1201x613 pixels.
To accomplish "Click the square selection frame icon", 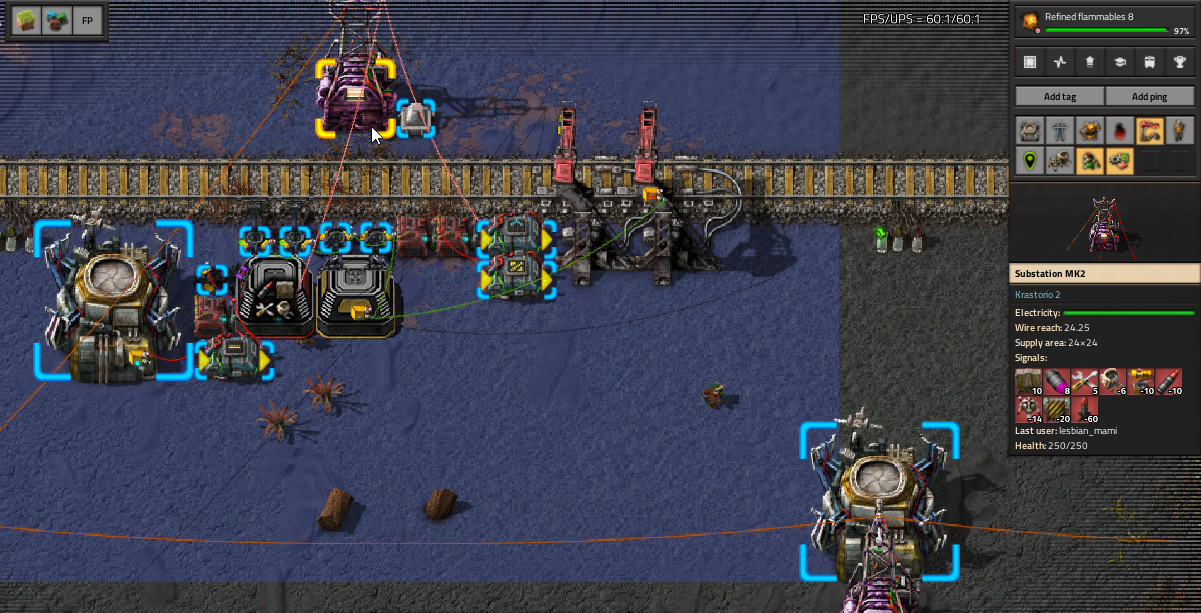I will pos(1030,62).
